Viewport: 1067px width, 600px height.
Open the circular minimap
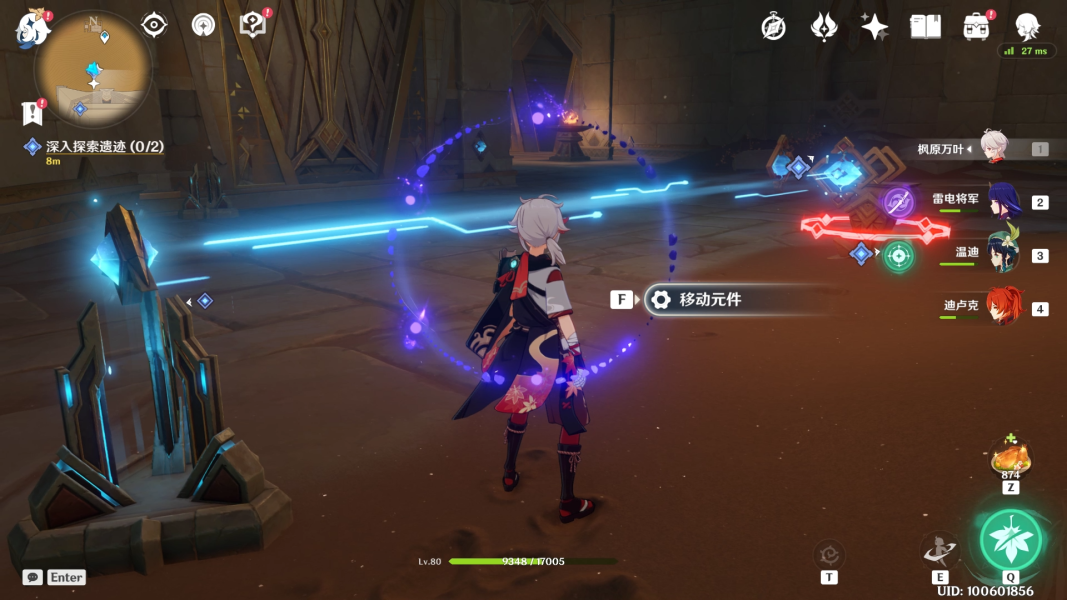(93, 69)
